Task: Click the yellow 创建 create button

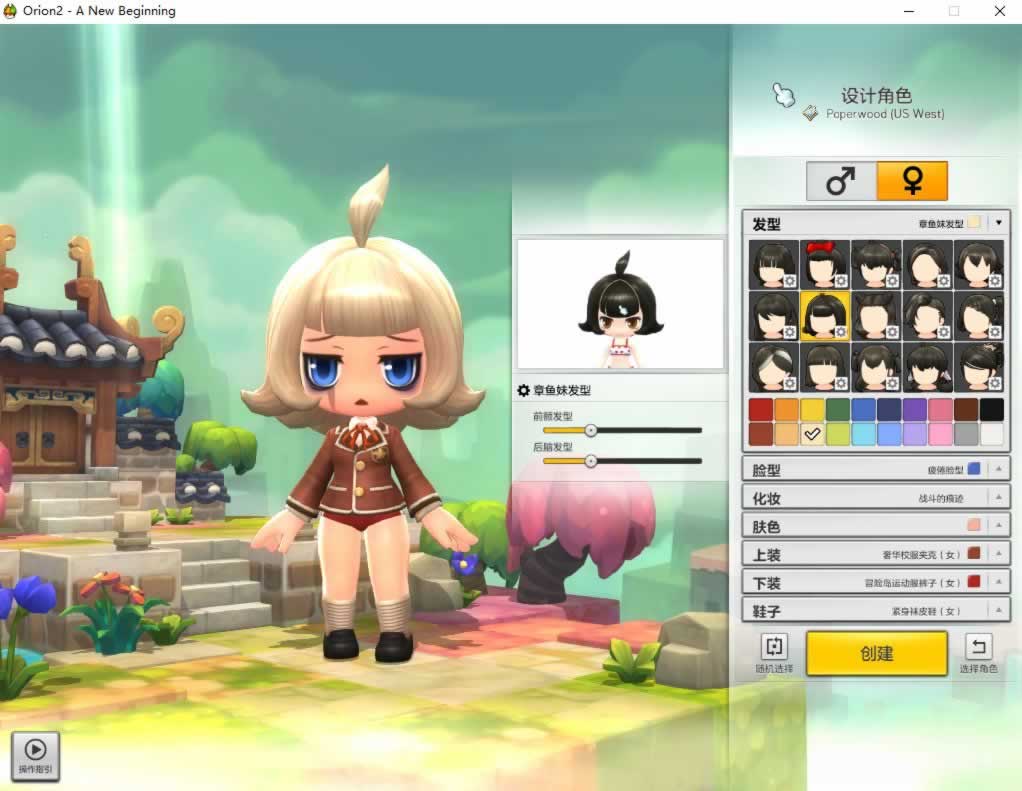Action: coord(876,653)
